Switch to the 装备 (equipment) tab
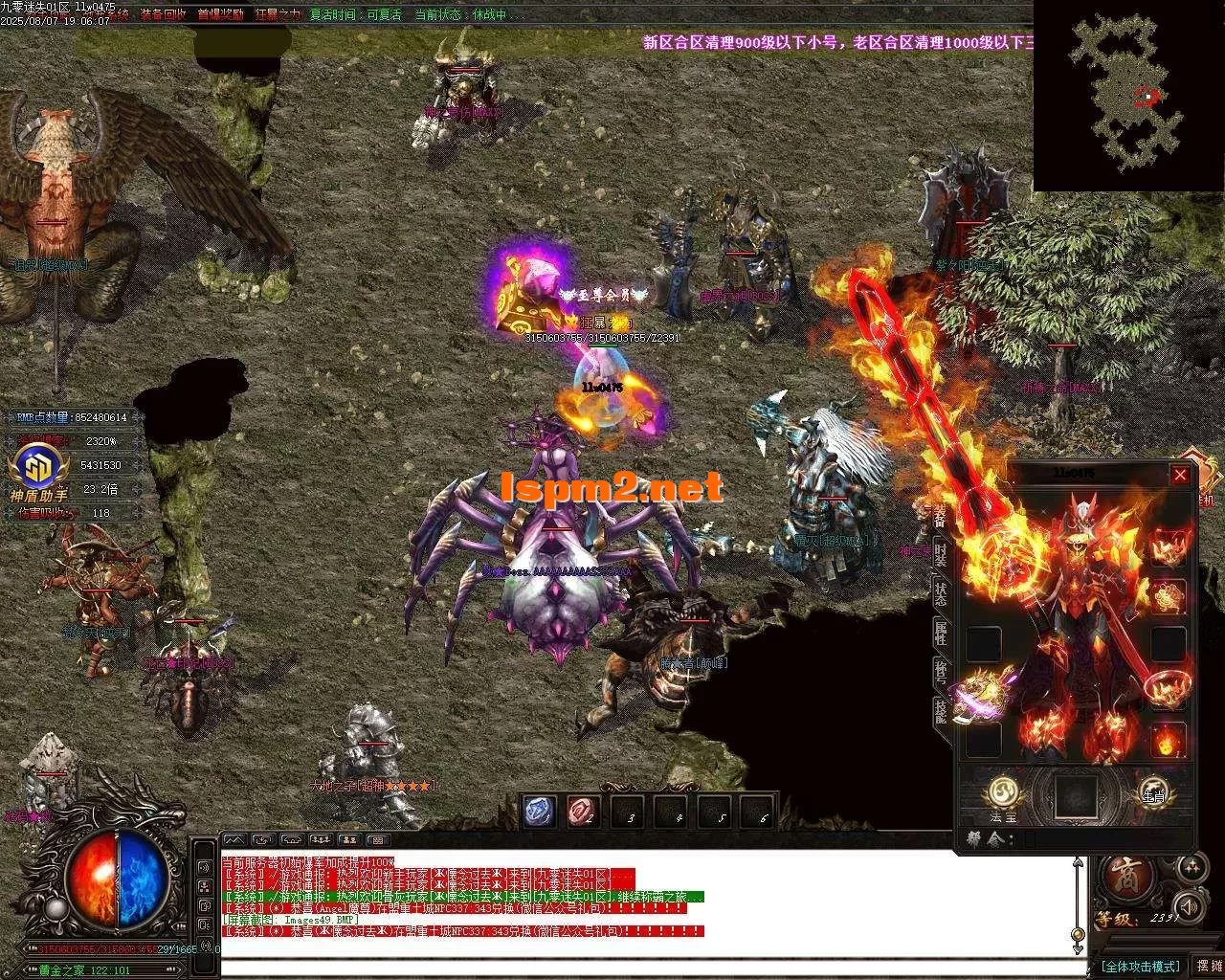The height and width of the screenshot is (980, 1225). (942, 516)
